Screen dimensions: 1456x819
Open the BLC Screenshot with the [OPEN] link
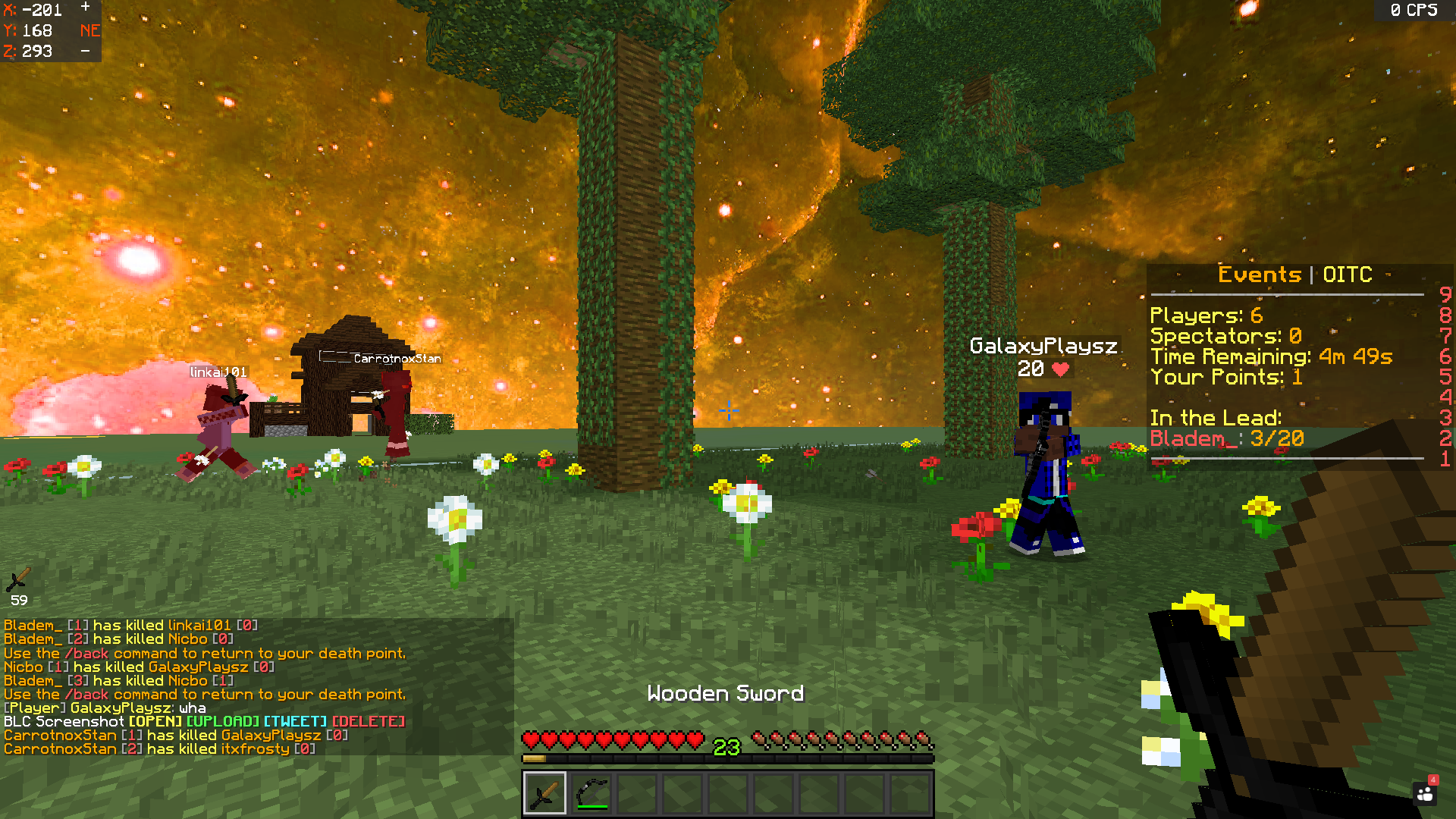click(158, 722)
